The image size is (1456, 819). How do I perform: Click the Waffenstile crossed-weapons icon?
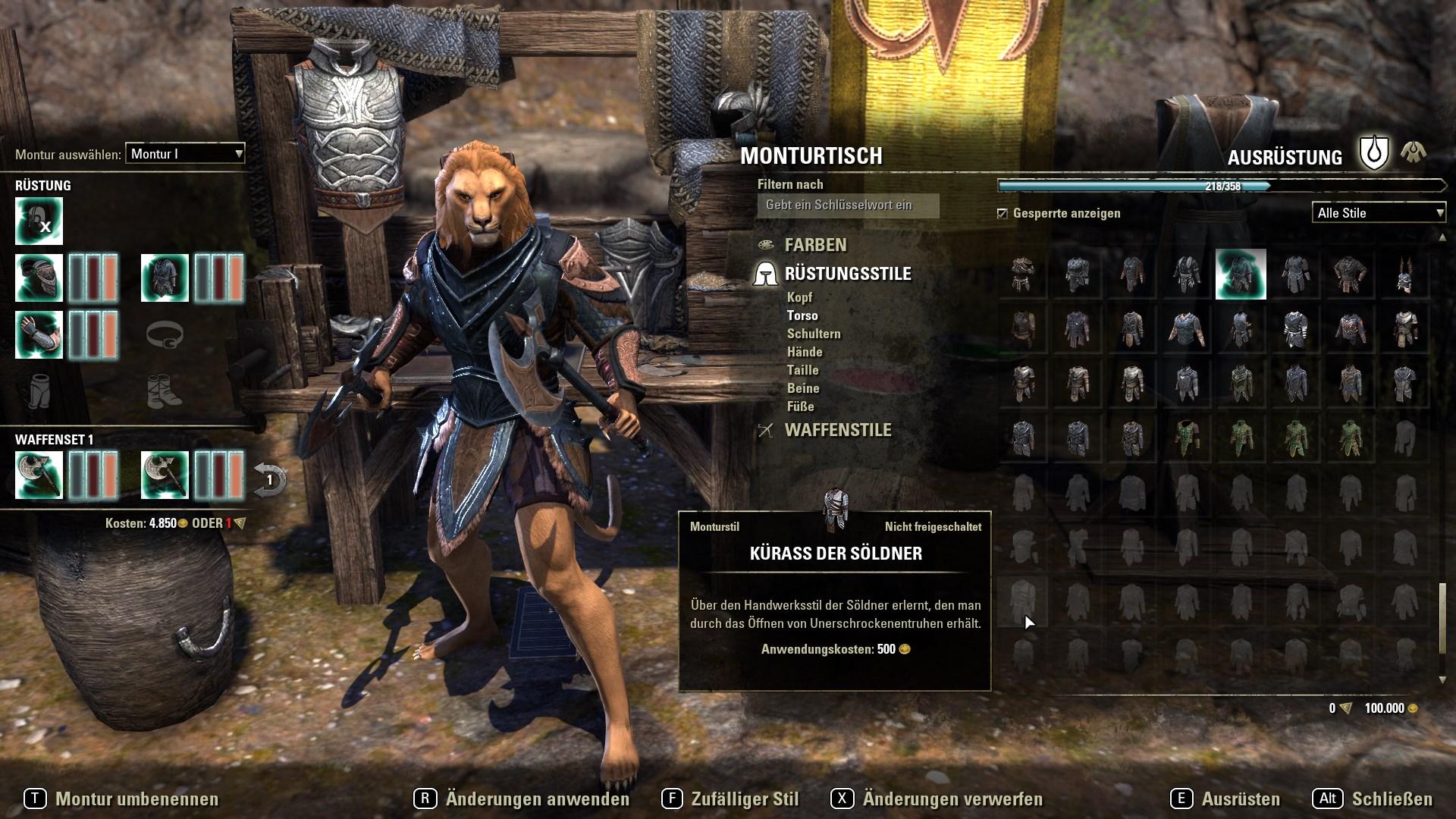coord(766,431)
